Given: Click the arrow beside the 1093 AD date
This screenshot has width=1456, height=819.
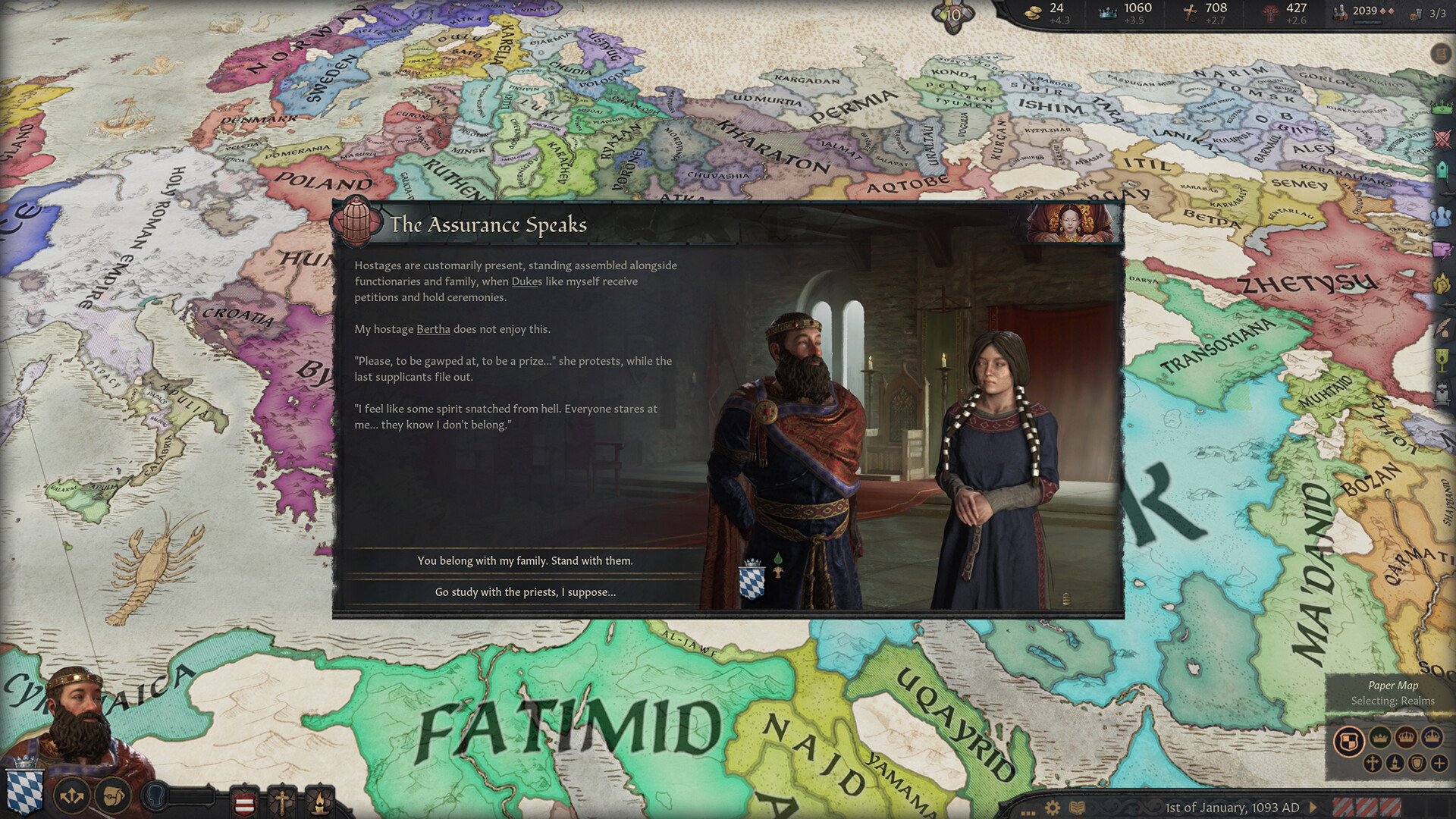Looking at the screenshot, I should pyautogui.click(x=1313, y=807).
